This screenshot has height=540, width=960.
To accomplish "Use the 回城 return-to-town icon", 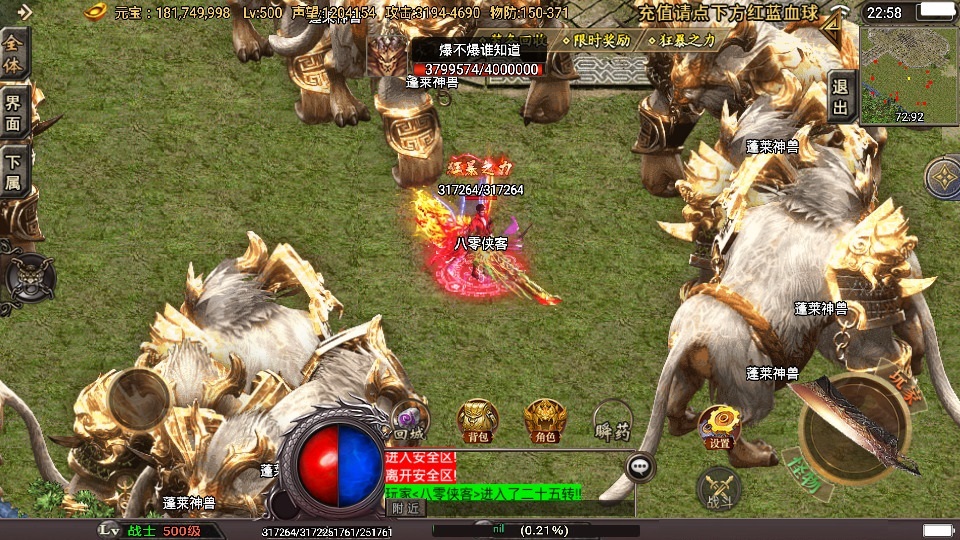I will (409, 420).
